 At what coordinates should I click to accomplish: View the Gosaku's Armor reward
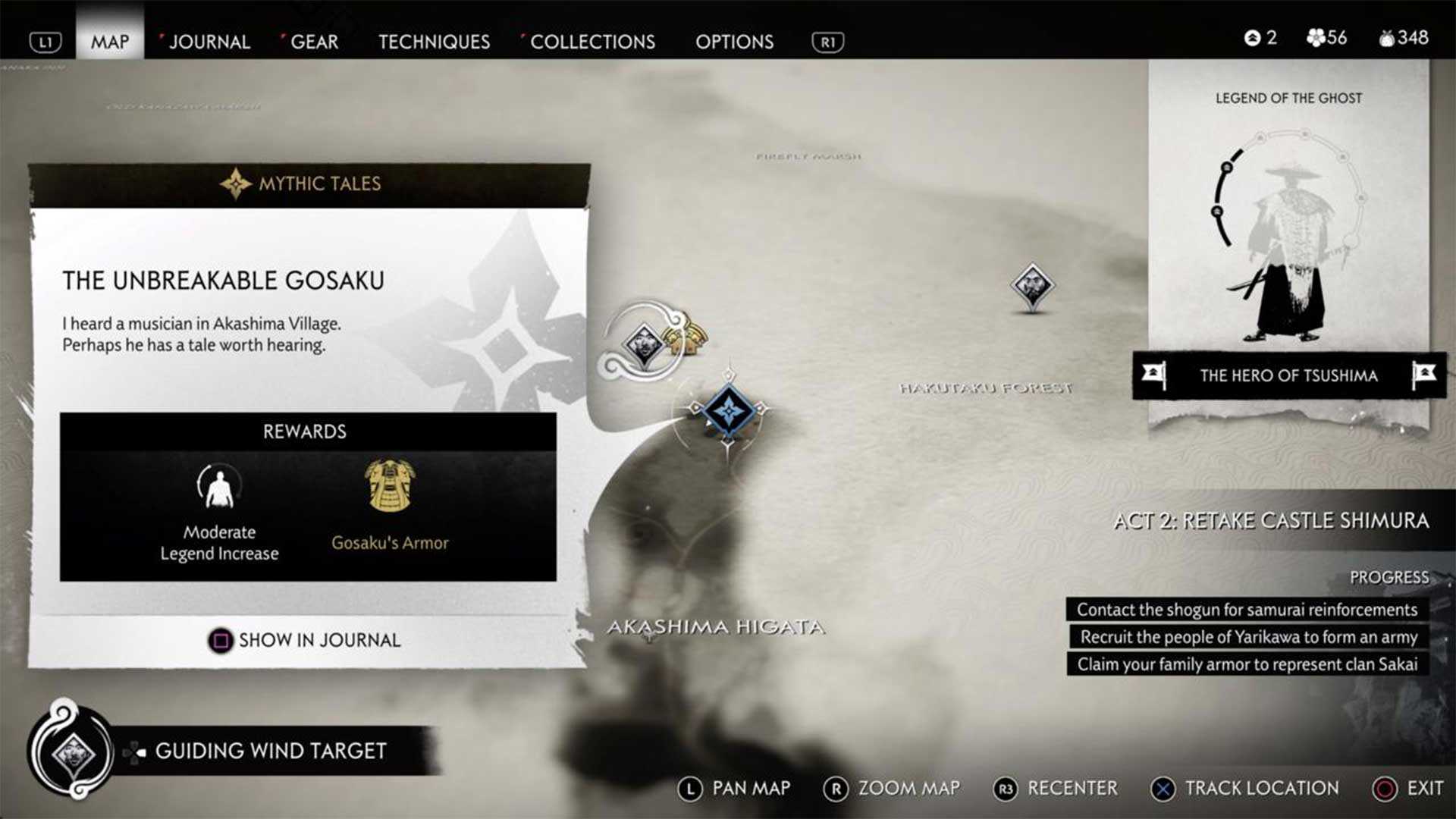coord(390,502)
